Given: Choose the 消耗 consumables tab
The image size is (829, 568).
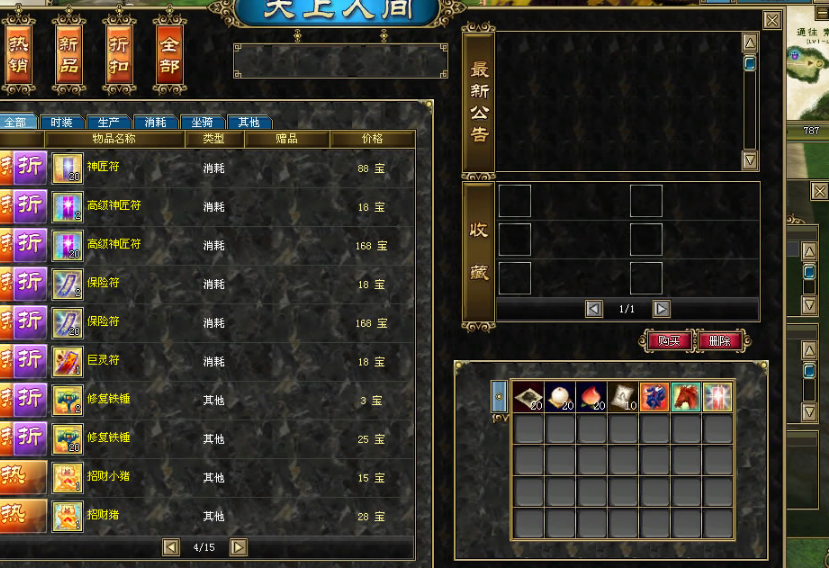Looking at the screenshot, I should click(155, 122).
